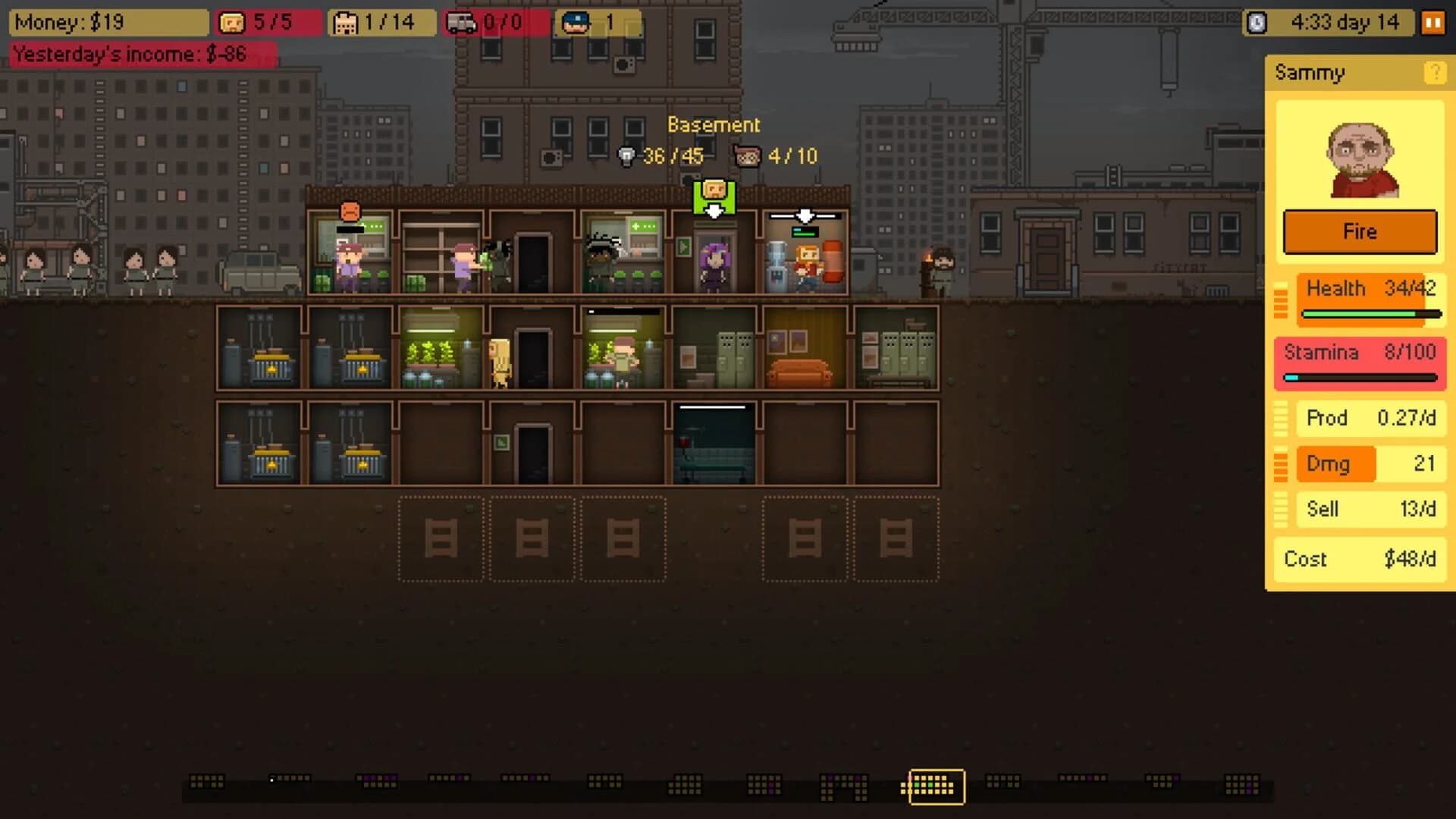Viewport: 1456px width, 819px height.
Task: Click the lightbulb power icon above Basement label
Action: 626,157
